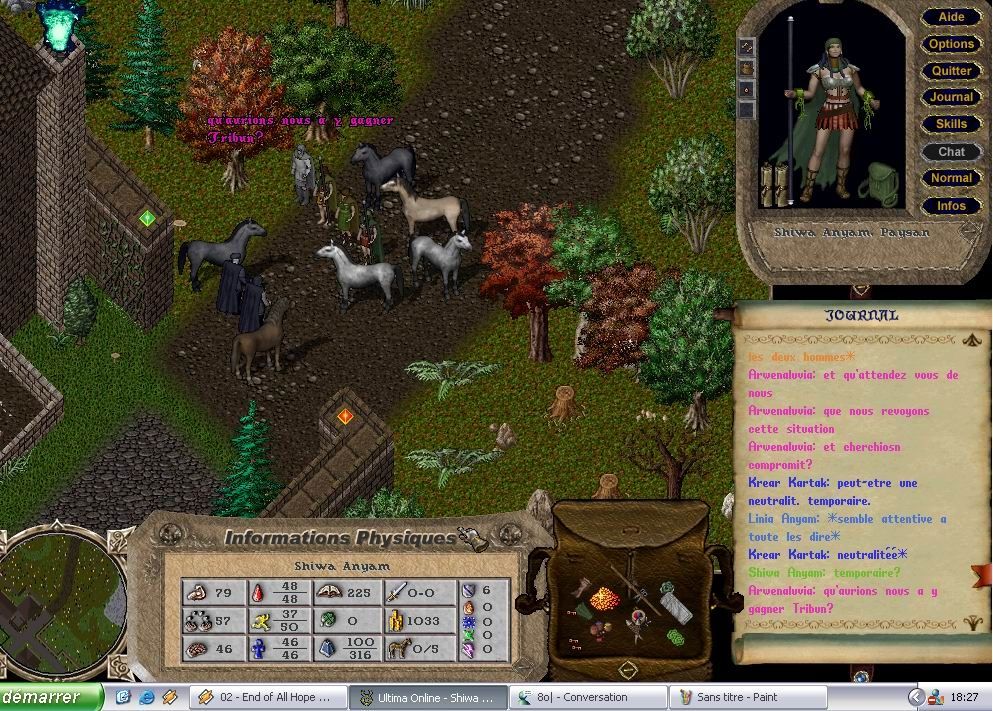Open the Windows demarrer start menu
The image size is (993, 711).
pos(51,697)
